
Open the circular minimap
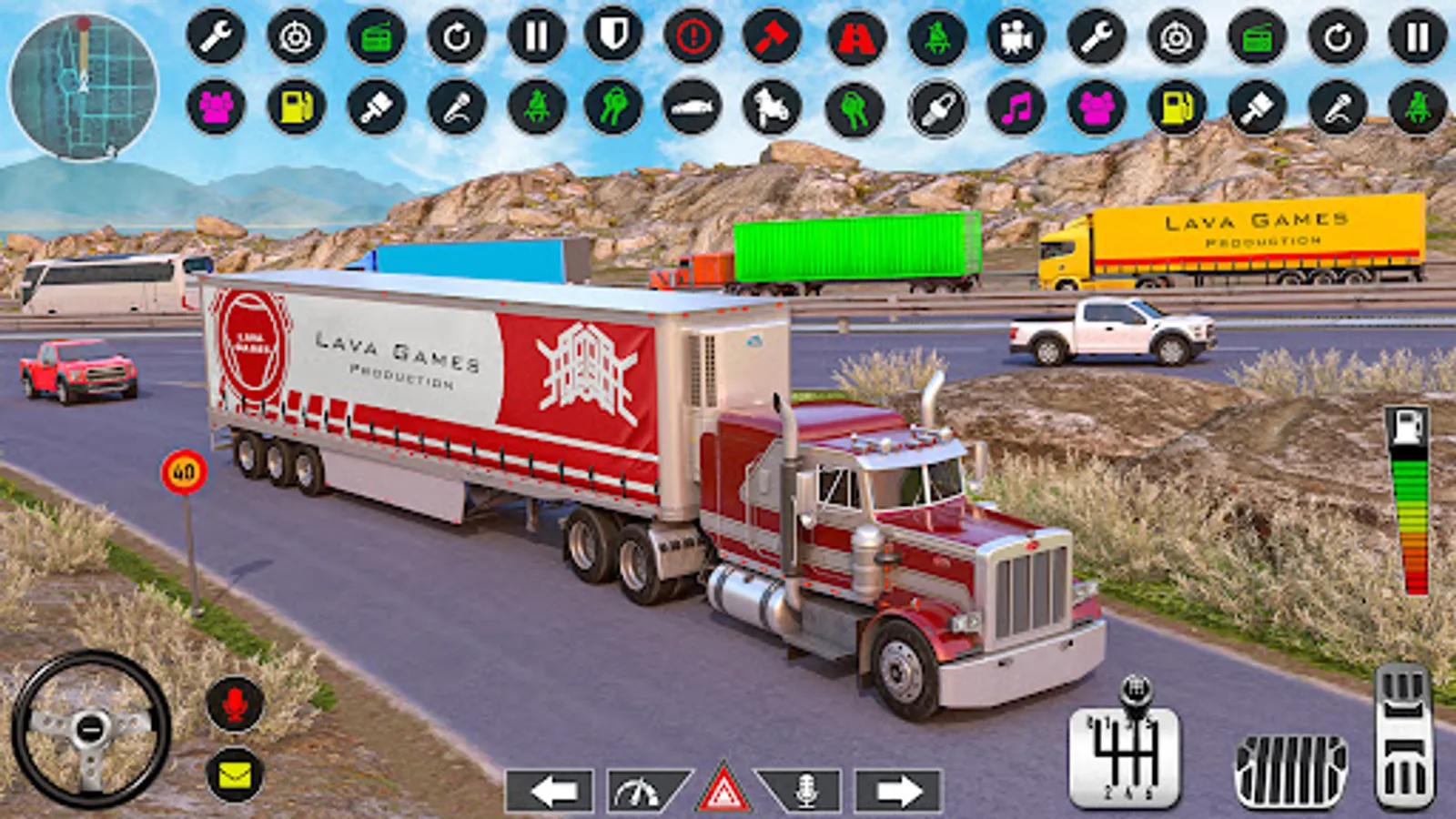click(83, 86)
